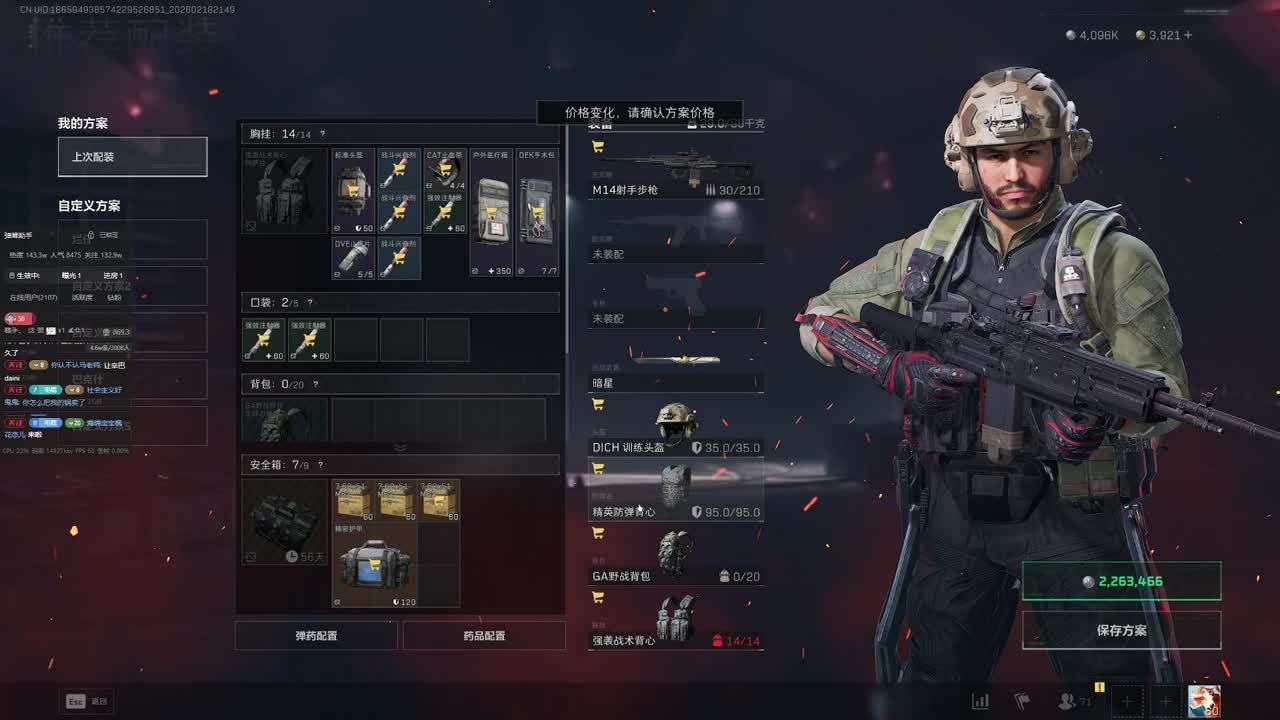This screenshot has width=1280, height=720.
Task: Open the 弹药配置 ammo setup
Action: pyautogui.click(x=316, y=636)
